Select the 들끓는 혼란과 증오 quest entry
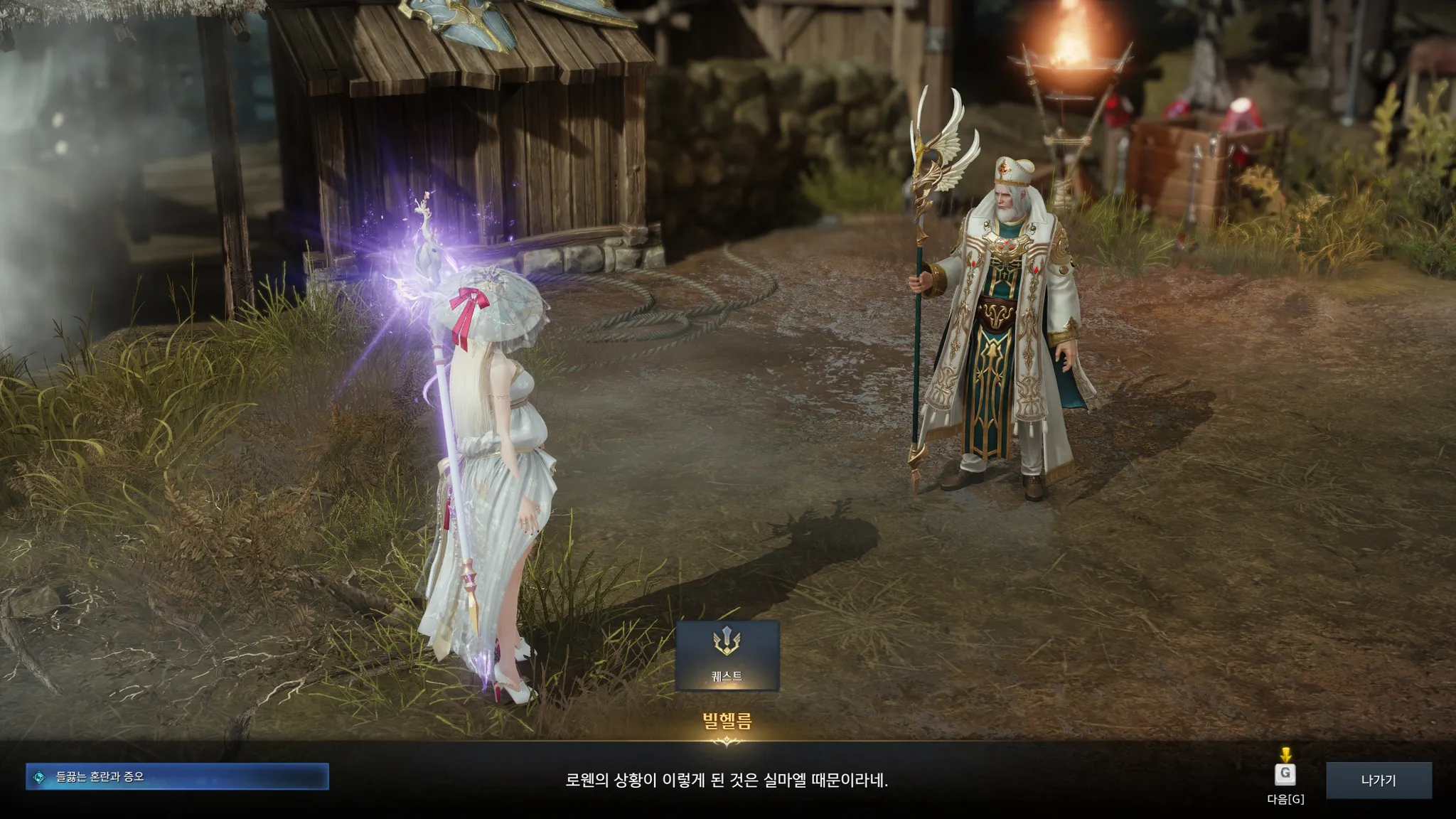 pyautogui.click(x=177, y=777)
